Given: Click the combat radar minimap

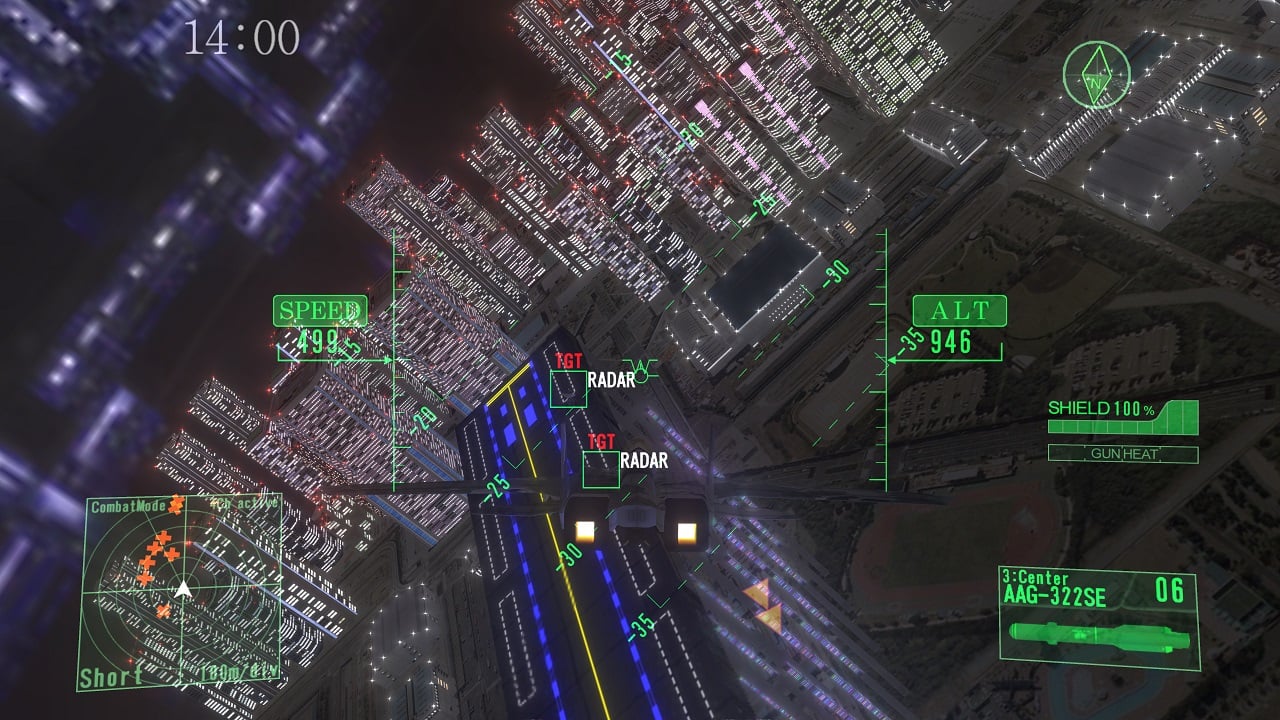Looking at the screenshot, I should click(x=180, y=592).
